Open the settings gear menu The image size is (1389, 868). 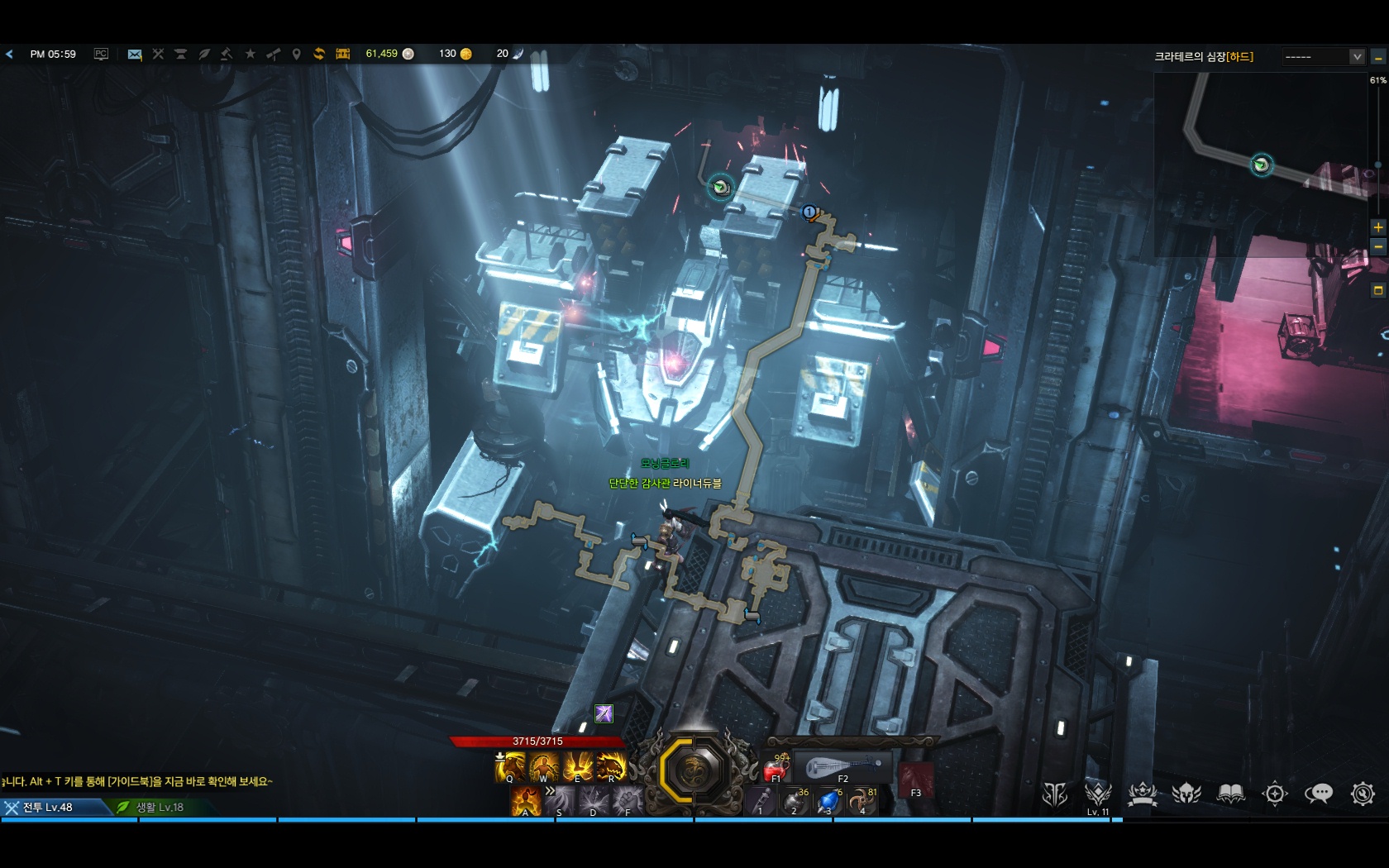click(x=1363, y=794)
